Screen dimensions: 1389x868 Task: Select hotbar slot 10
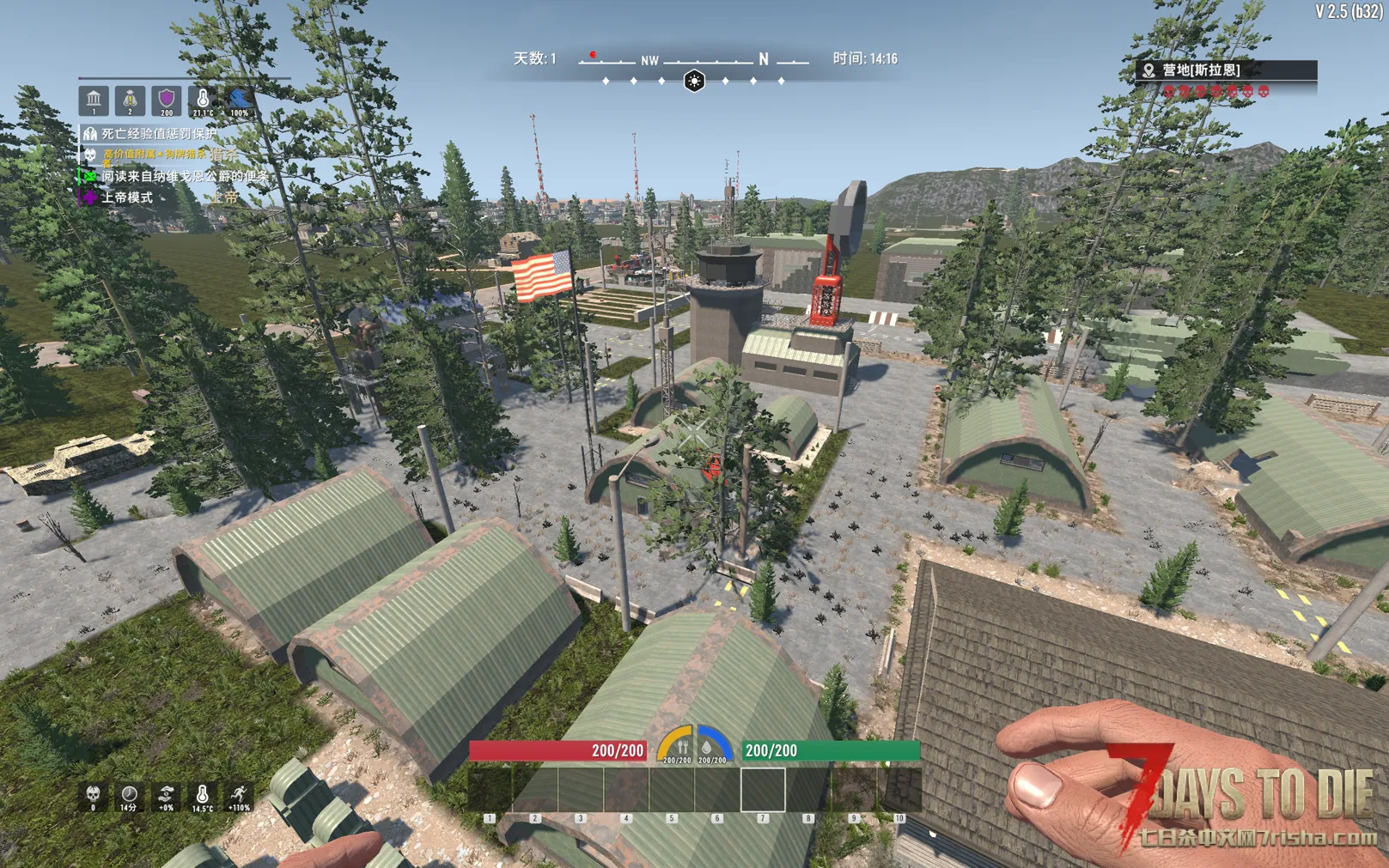[x=899, y=789]
